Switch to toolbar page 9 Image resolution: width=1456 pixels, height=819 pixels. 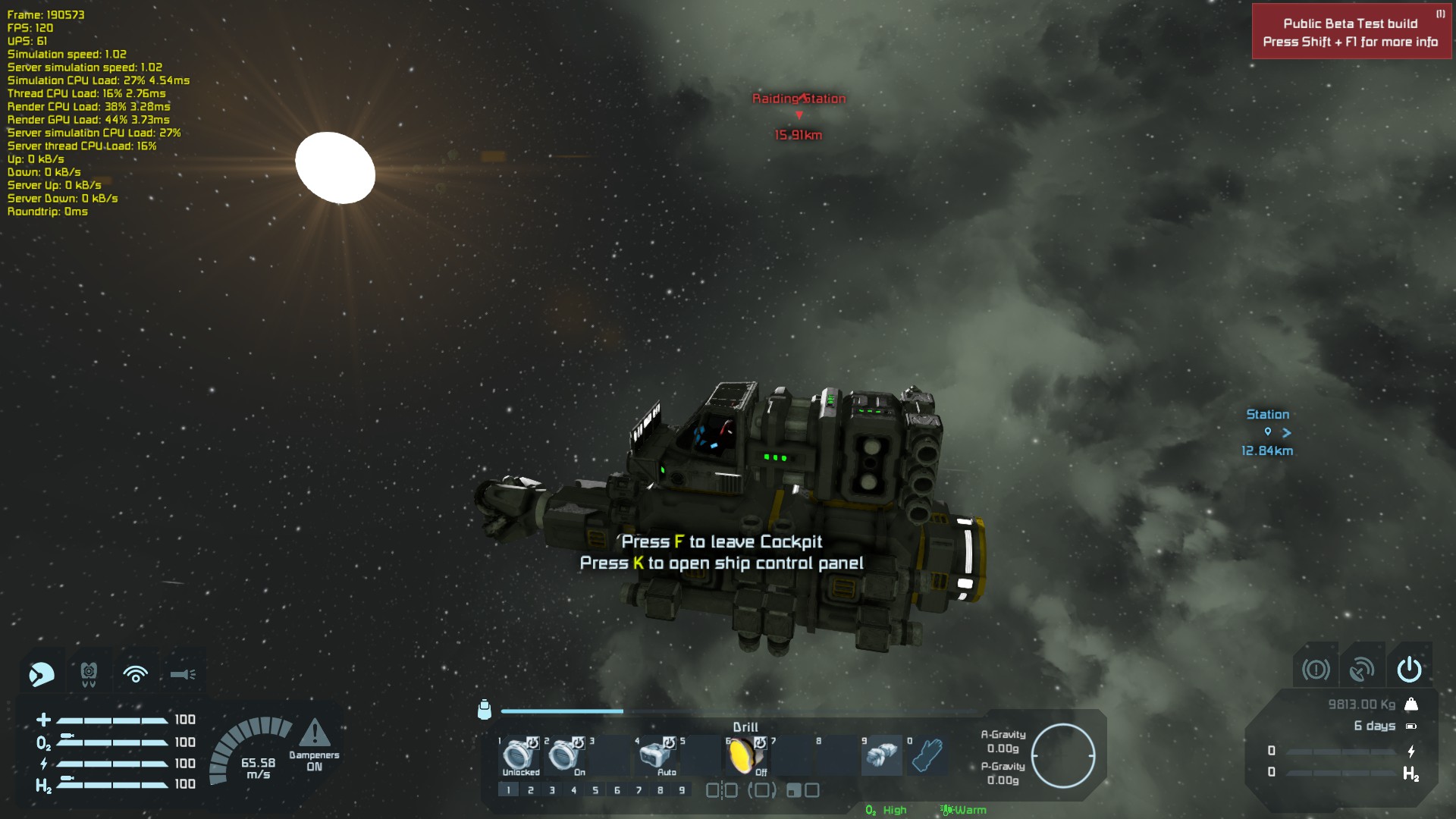pyautogui.click(x=682, y=790)
